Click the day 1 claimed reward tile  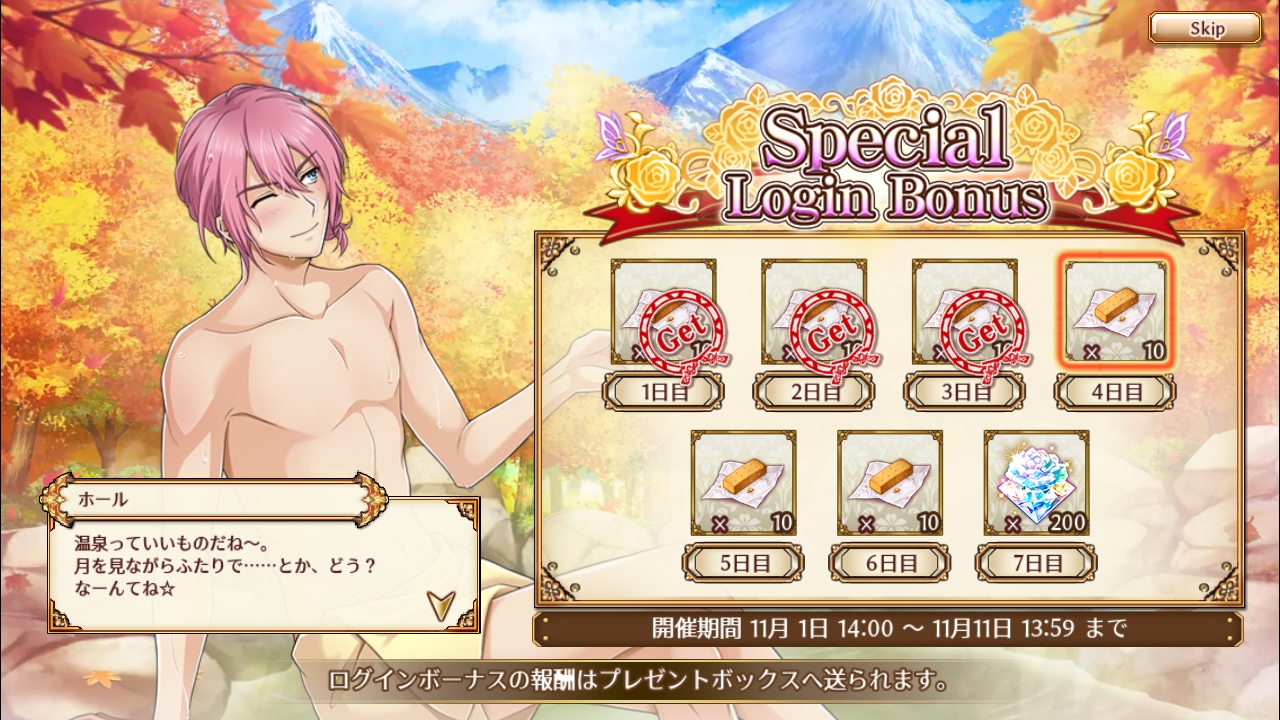click(664, 313)
